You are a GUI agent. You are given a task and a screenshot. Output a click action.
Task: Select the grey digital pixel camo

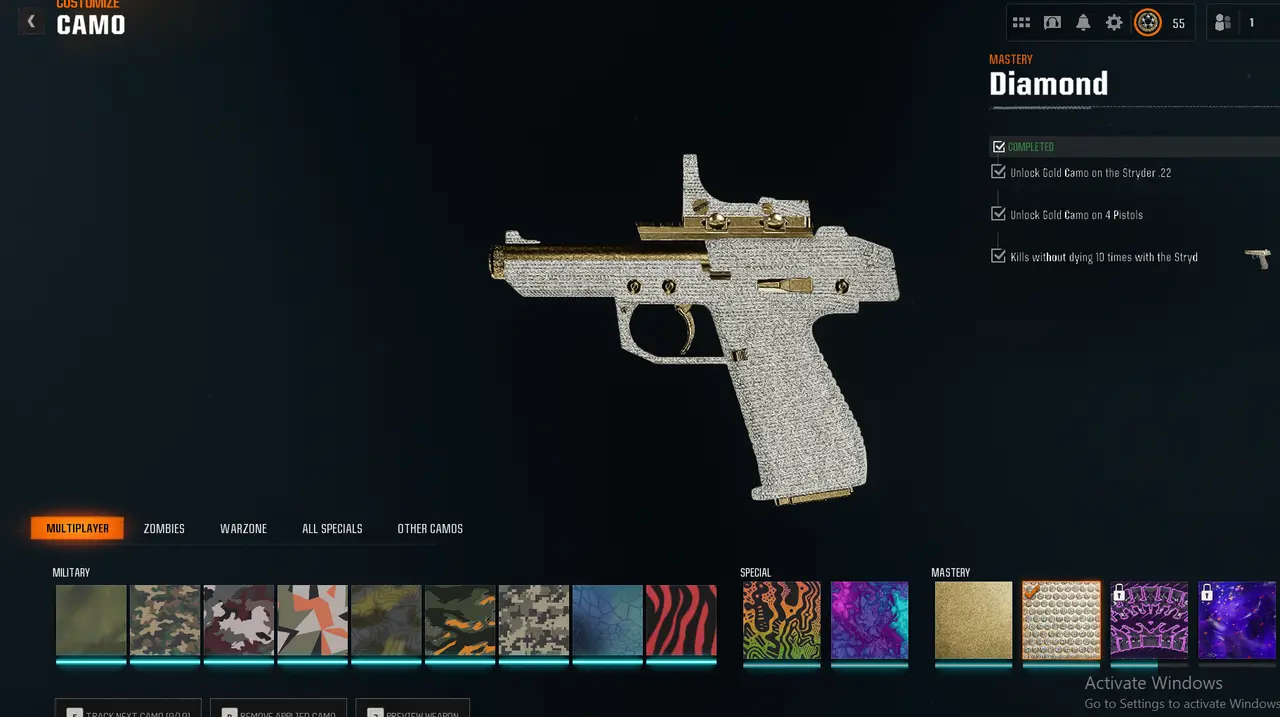(x=533, y=620)
